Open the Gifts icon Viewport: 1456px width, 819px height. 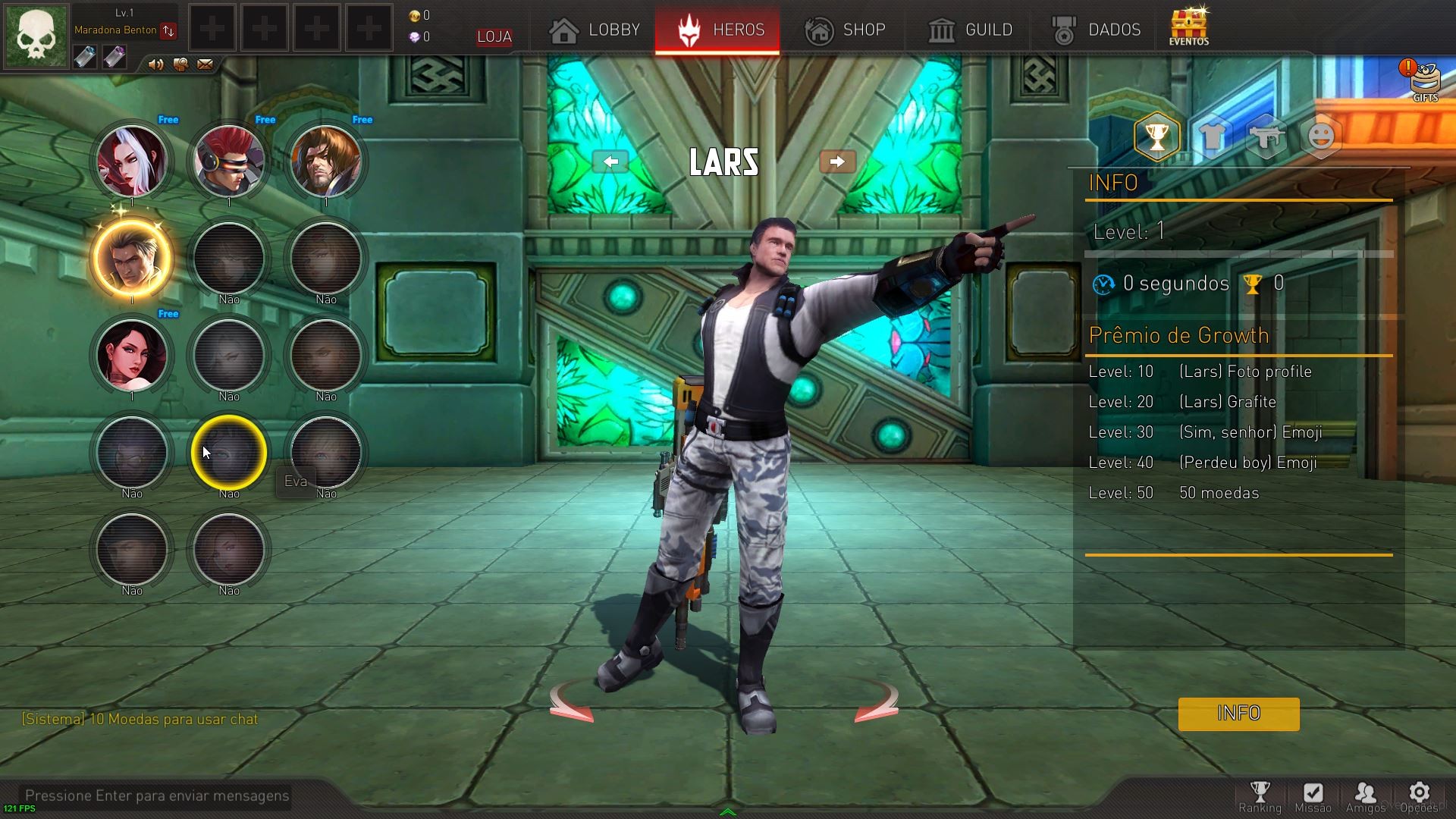click(1425, 80)
